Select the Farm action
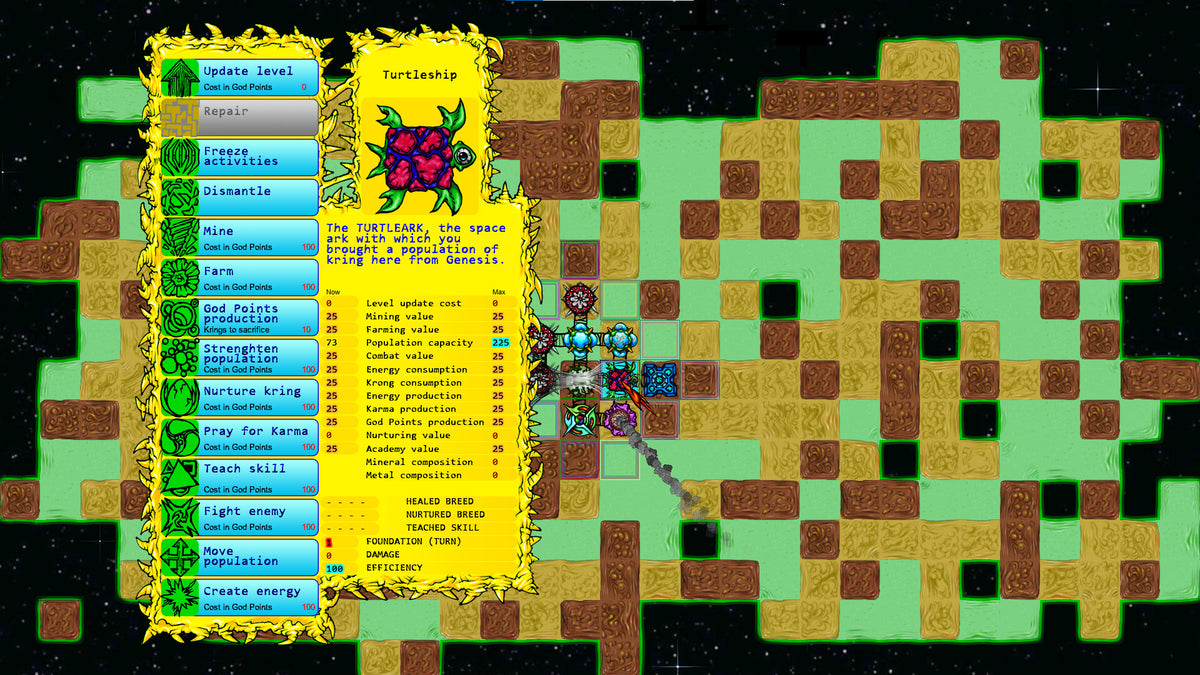The width and height of the screenshot is (1200, 675). click(240, 277)
